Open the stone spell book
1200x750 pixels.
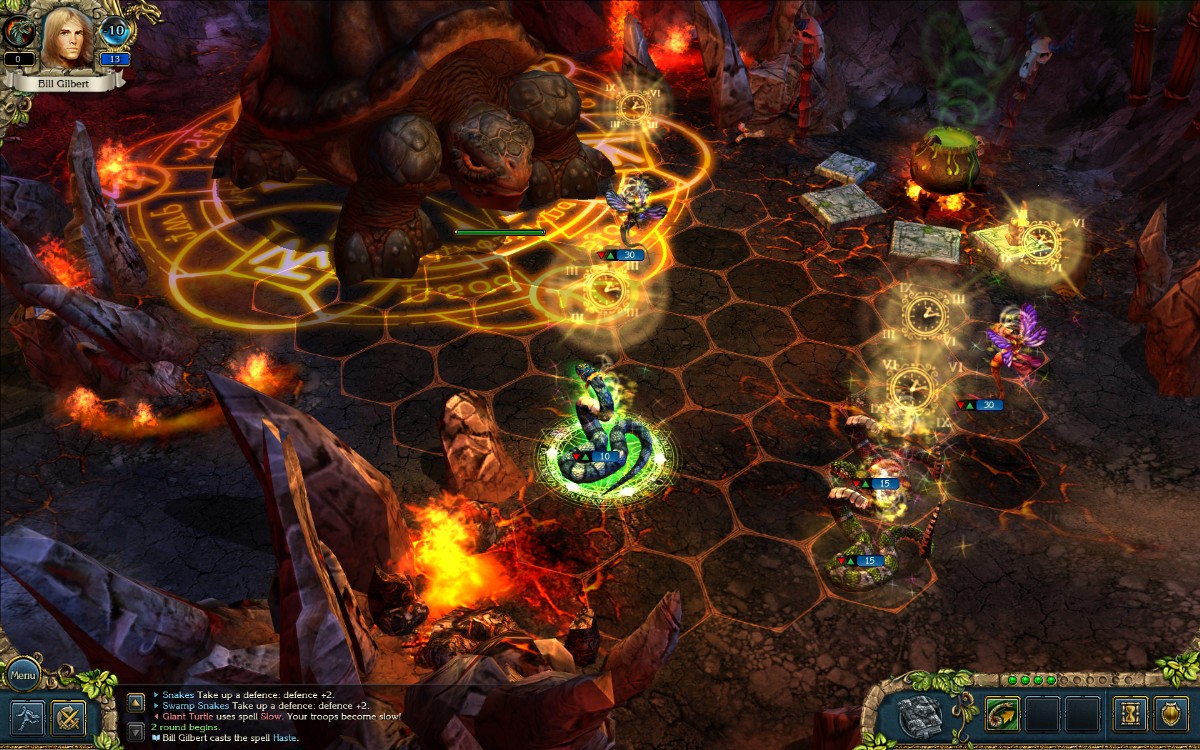pyautogui.click(x=921, y=714)
